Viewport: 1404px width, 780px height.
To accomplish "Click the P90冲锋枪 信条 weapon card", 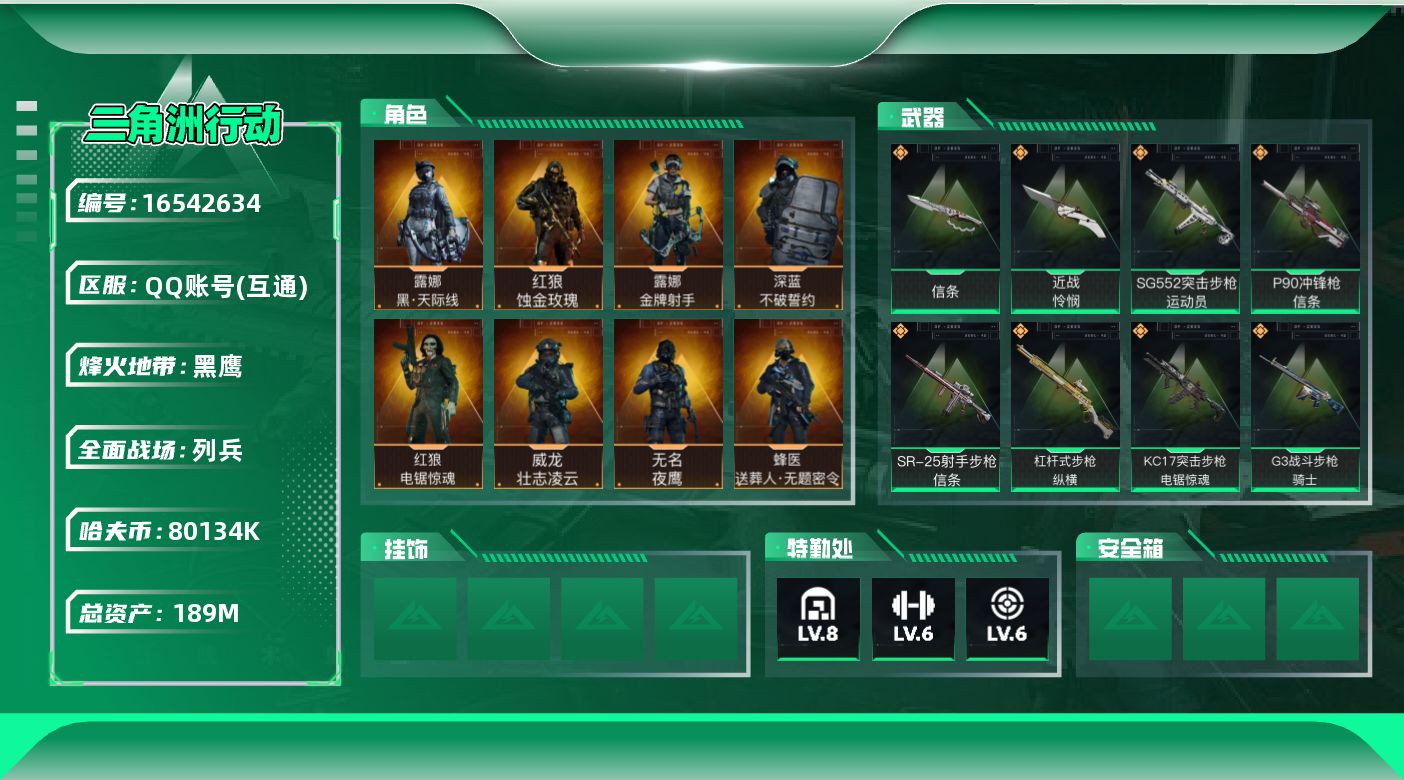I will (1305, 228).
